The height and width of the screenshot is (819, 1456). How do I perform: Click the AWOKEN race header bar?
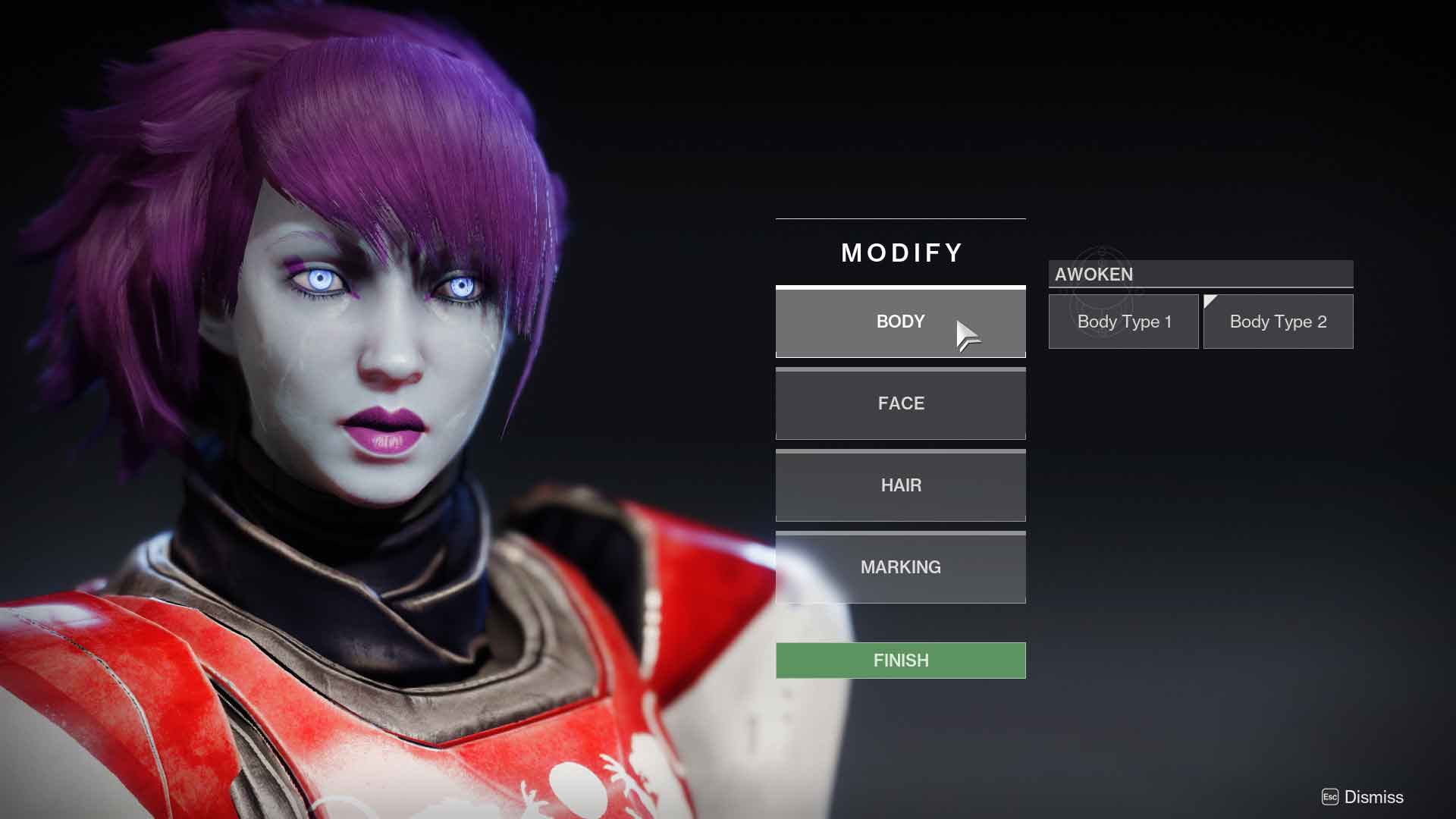point(1200,275)
